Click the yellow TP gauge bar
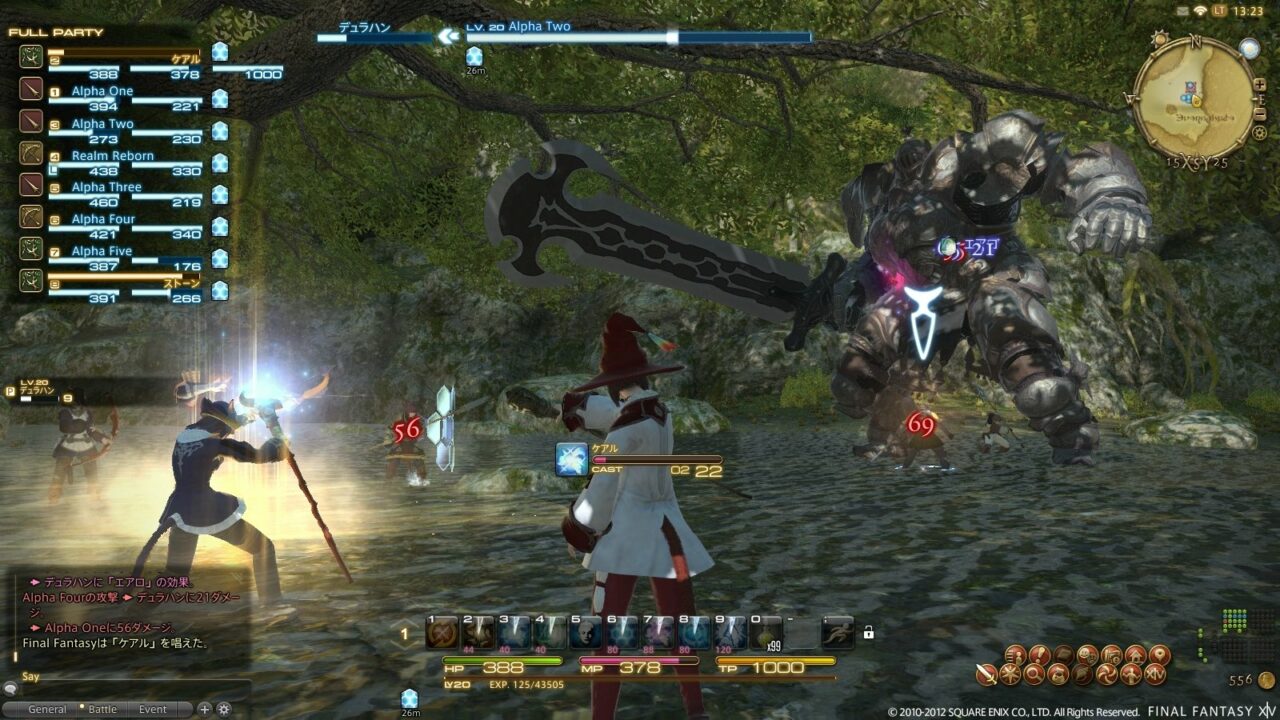This screenshot has height=720, width=1280. tap(775, 661)
